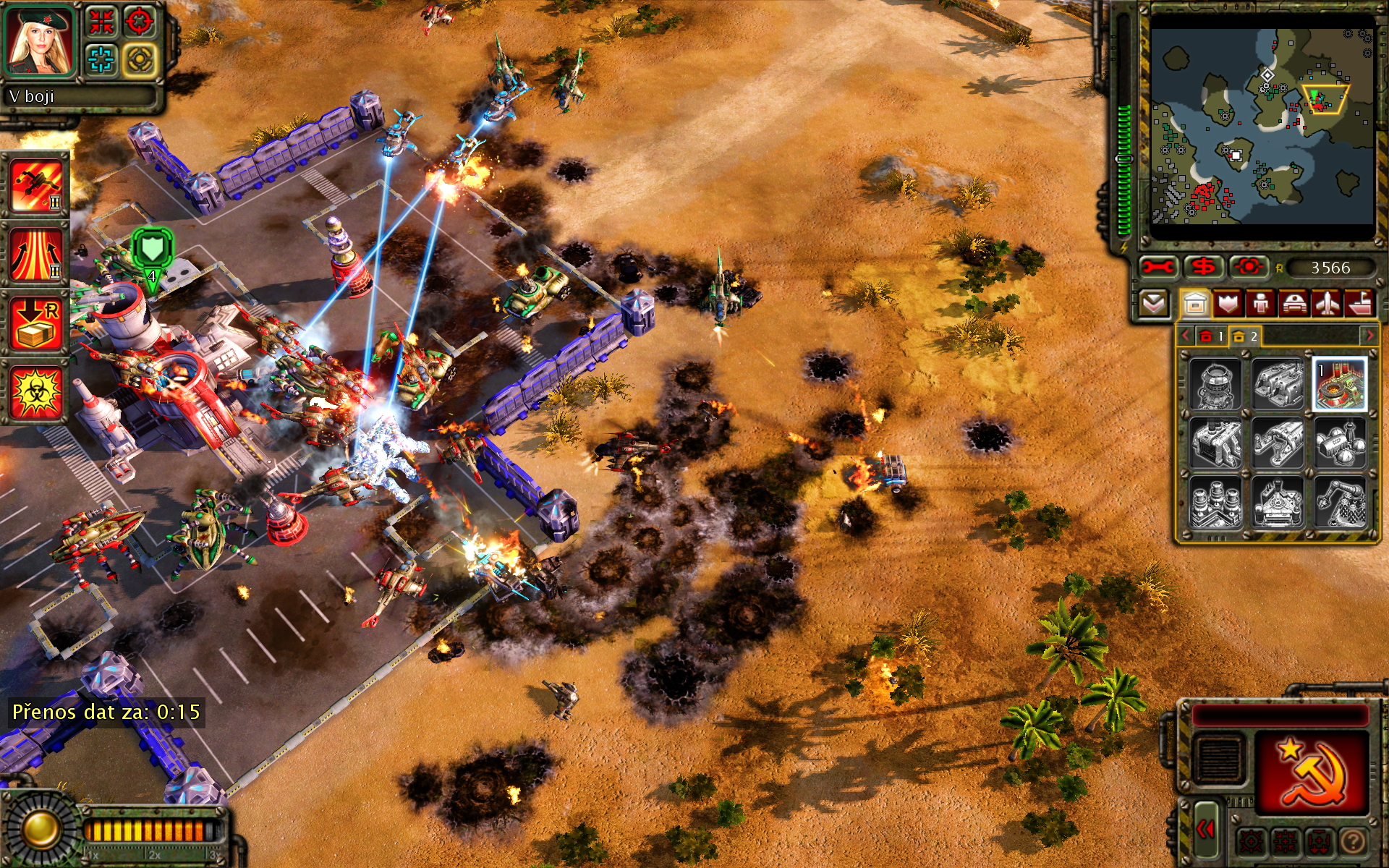Open the navy ship production tab

pyautogui.click(x=1360, y=304)
